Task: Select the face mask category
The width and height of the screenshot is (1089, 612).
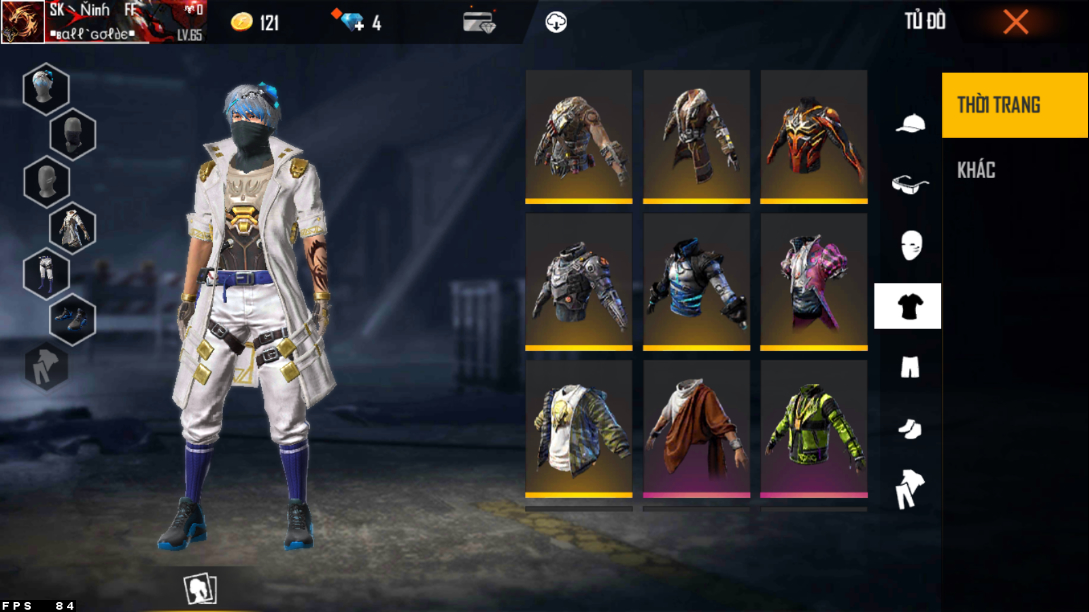Action: [910, 245]
